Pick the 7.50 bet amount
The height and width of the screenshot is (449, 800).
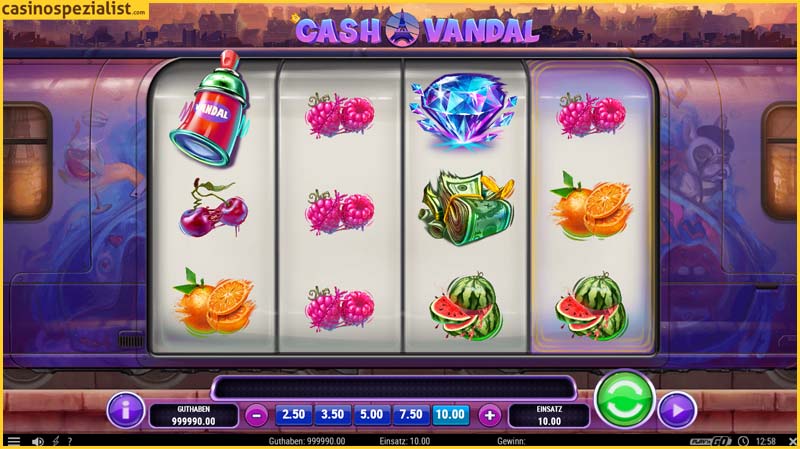(x=411, y=414)
